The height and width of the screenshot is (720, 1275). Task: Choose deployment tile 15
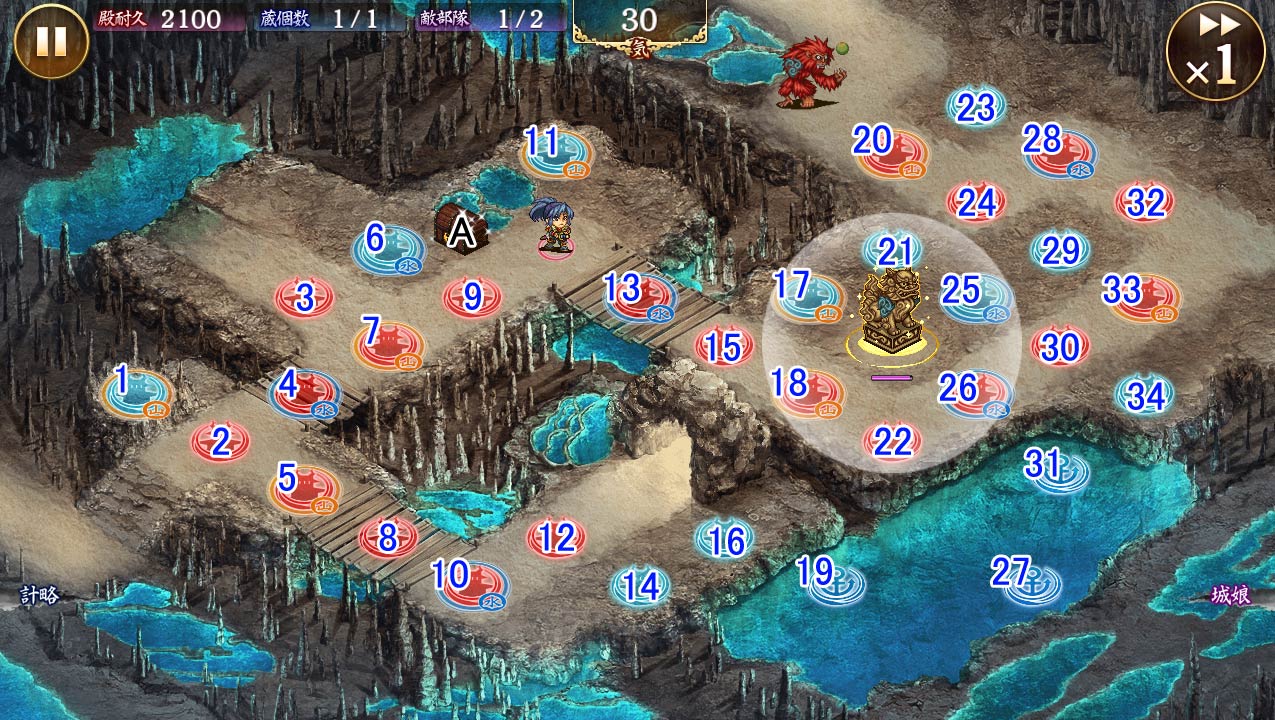point(724,346)
